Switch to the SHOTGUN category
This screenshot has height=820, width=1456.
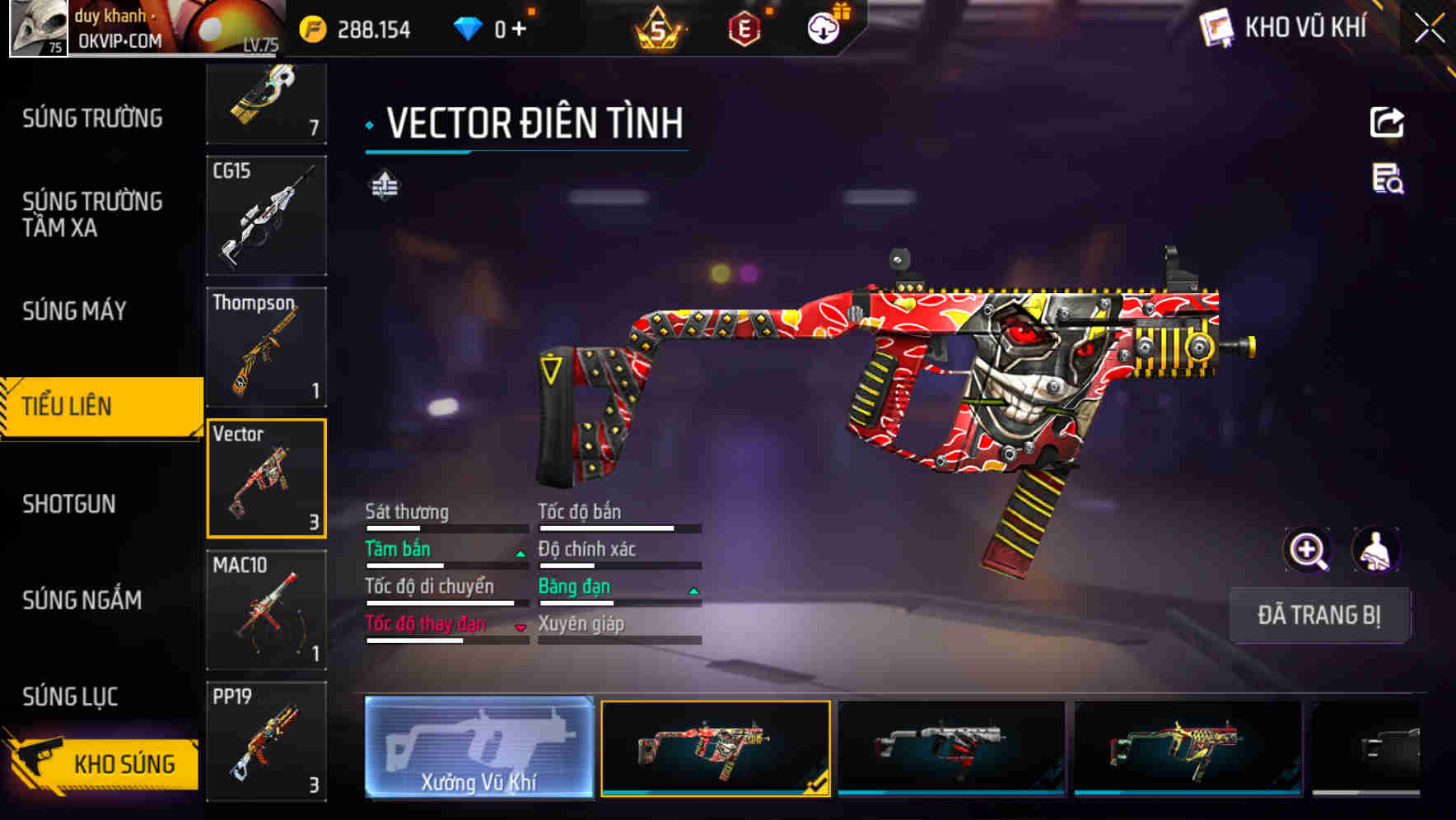(70, 504)
